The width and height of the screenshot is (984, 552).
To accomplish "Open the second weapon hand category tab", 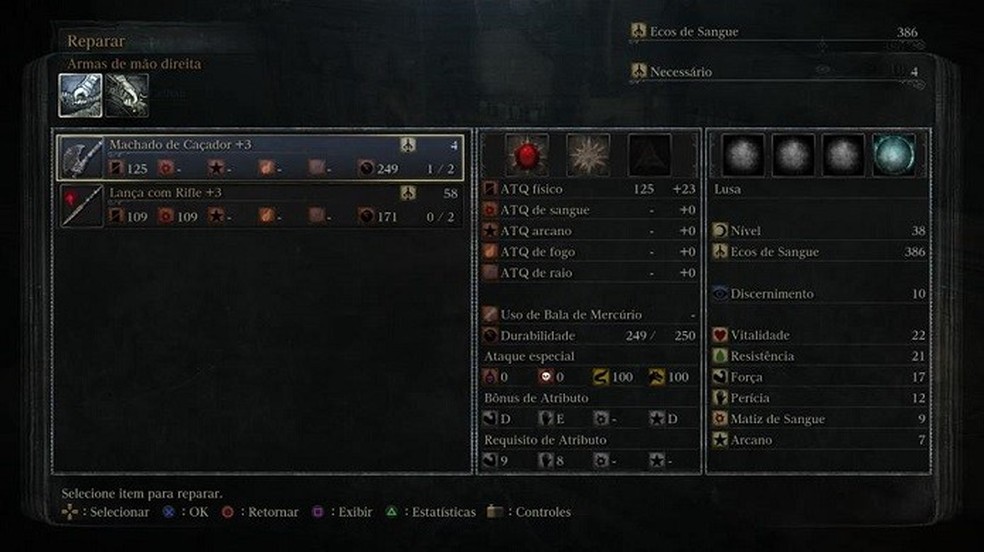I will pyautogui.click(x=127, y=95).
